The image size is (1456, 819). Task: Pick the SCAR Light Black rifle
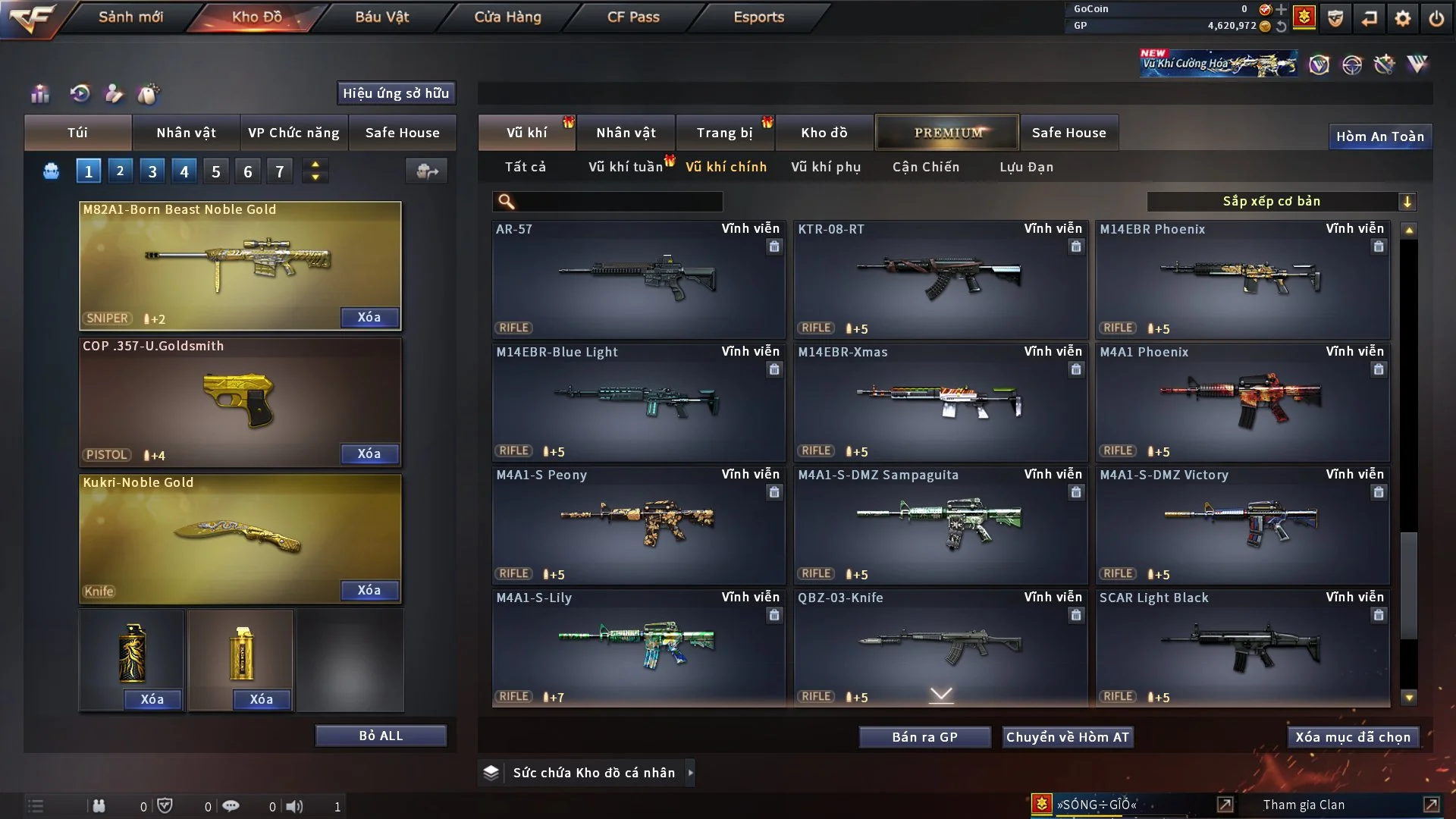[x=1242, y=648]
